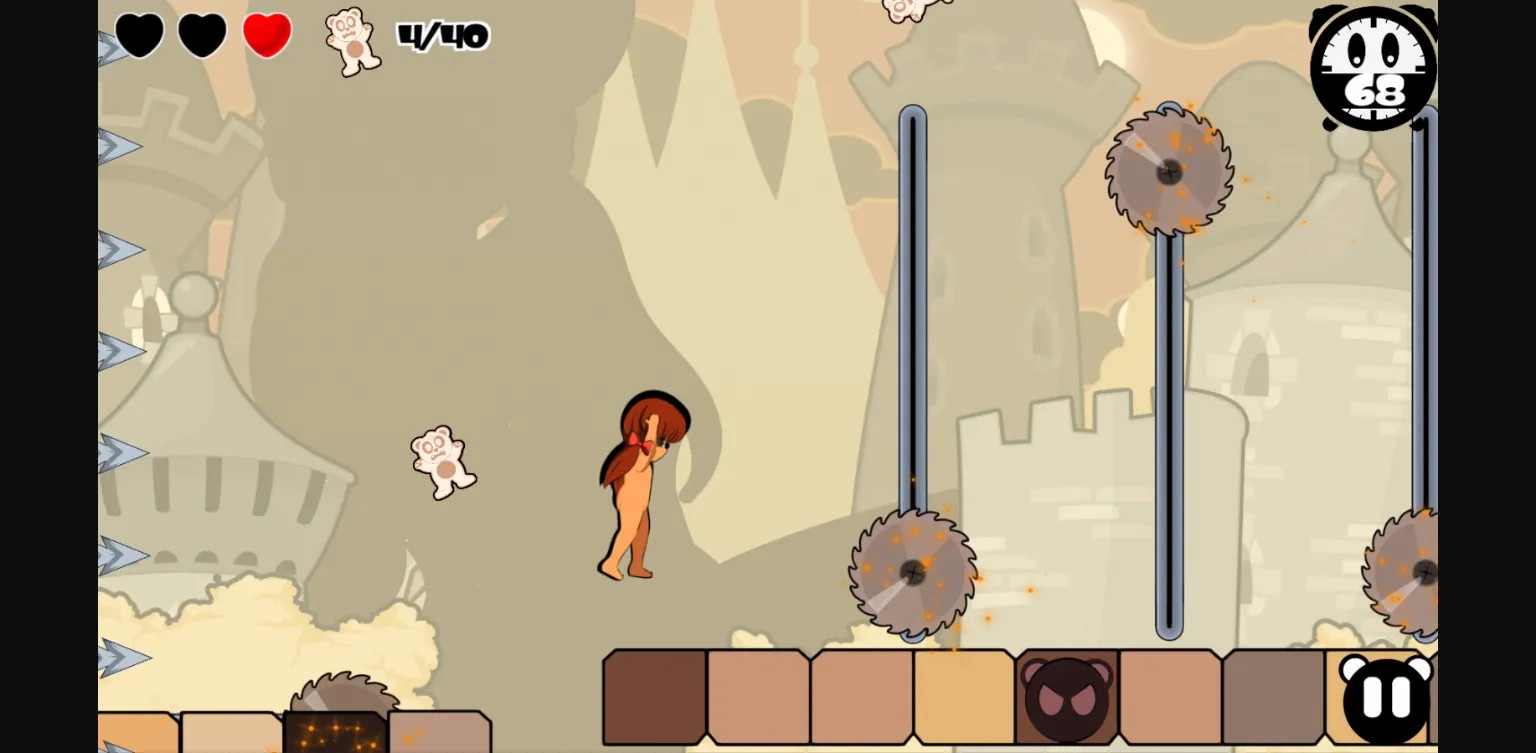This screenshot has width=1536, height=753.
Task: Click the middle vertical saw rail
Action: [x=1169, y=420]
